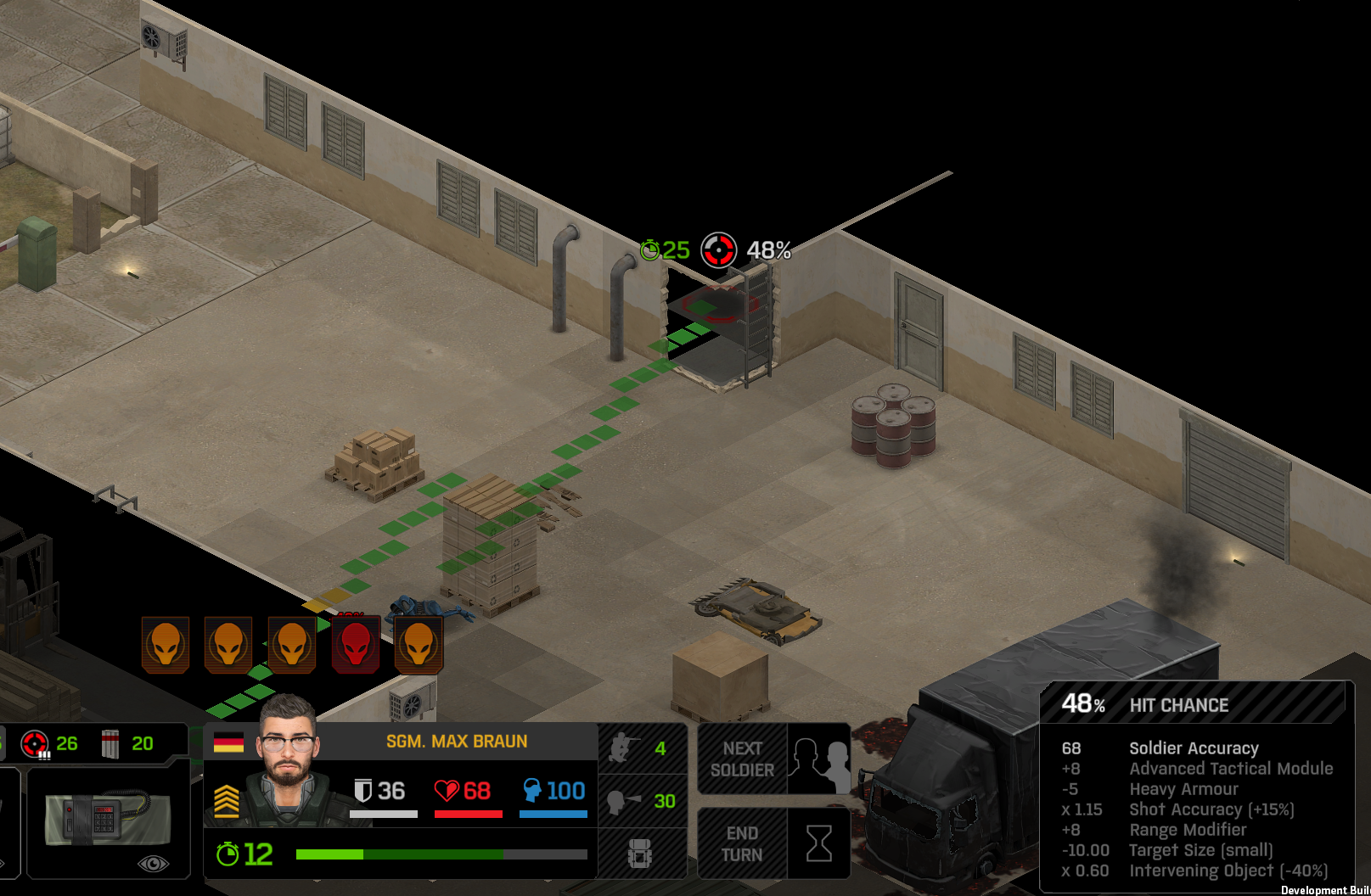The width and height of the screenshot is (1371, 896).
Task: Select the red alien target icon
Action: [x=356, y=645]
